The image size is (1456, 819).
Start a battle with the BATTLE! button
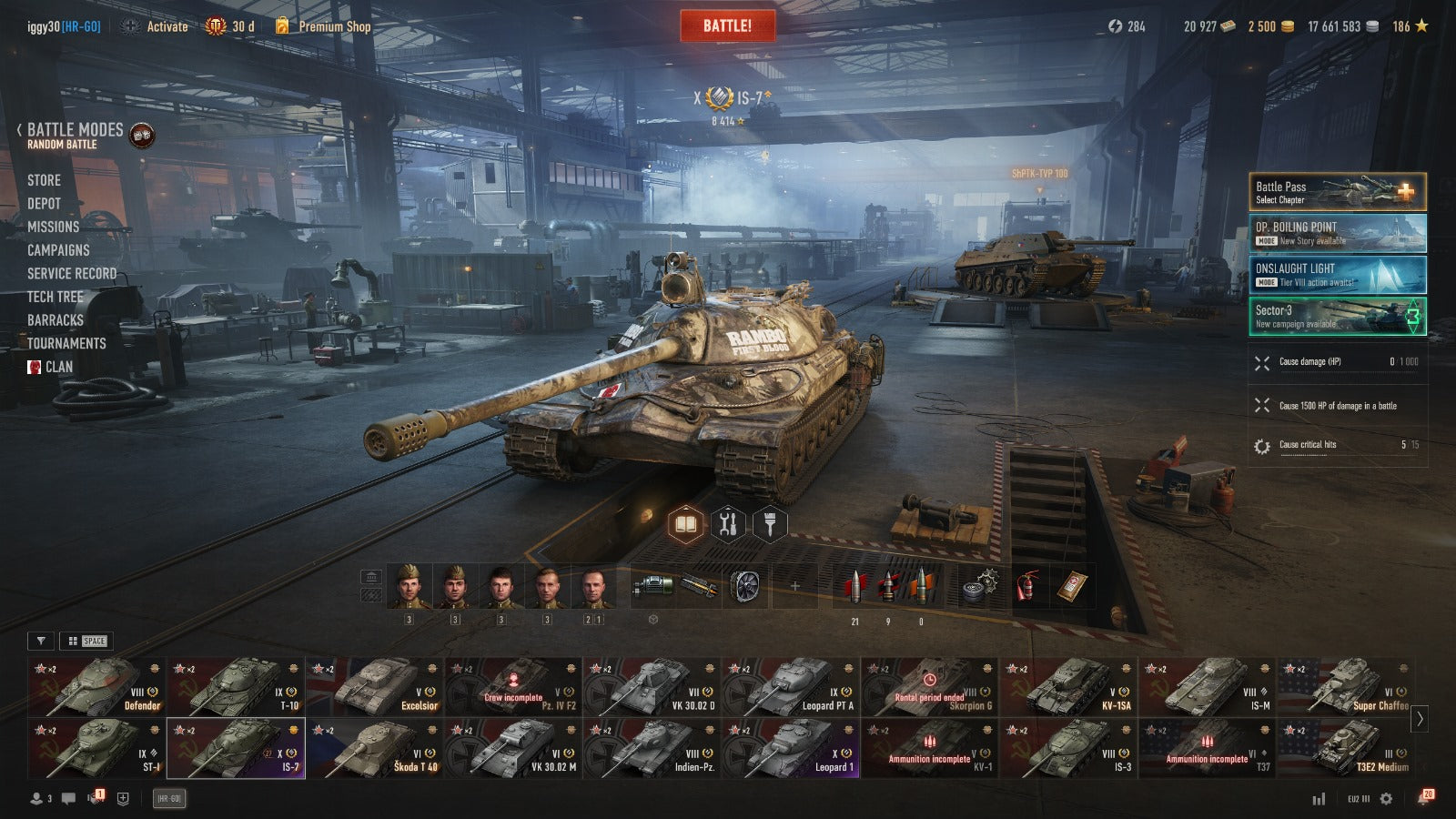tap(727, 26)
